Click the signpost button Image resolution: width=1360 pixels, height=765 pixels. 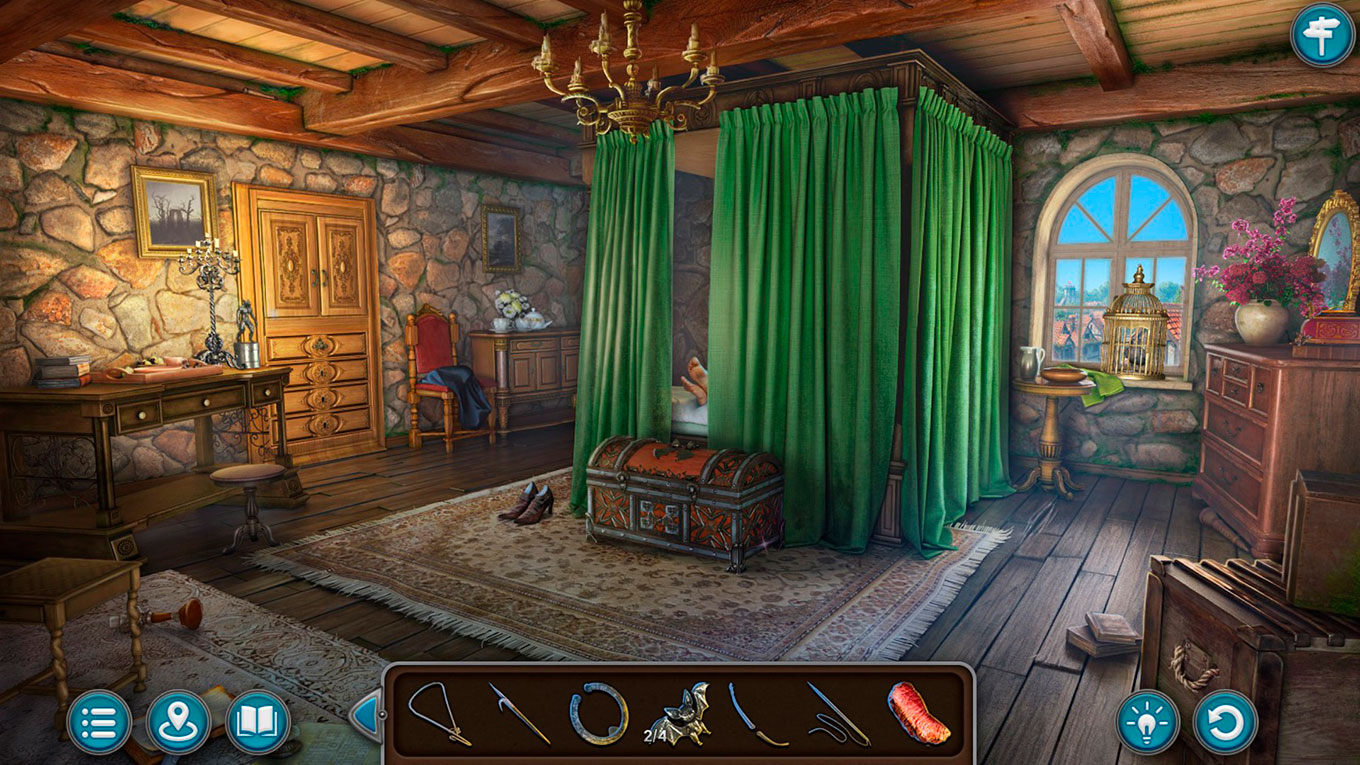click(x=1322, y=35)
